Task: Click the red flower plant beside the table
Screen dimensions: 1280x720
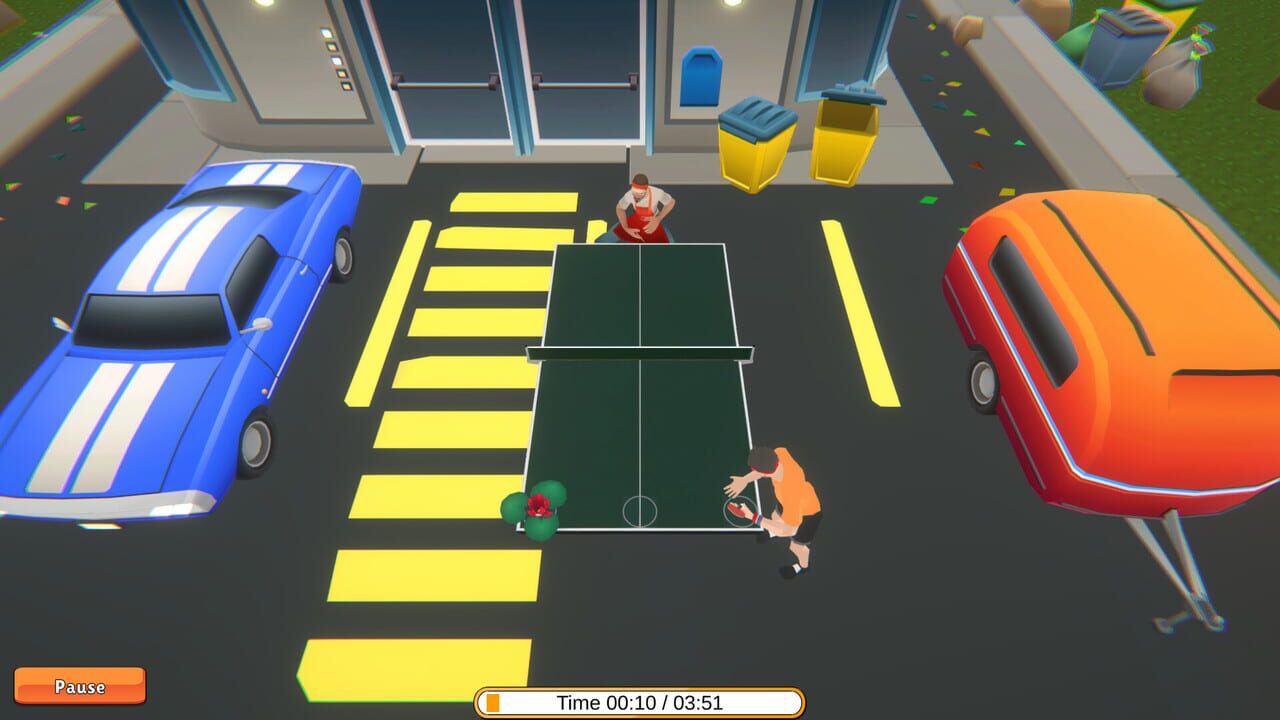Action: click(x=537, y=505)
